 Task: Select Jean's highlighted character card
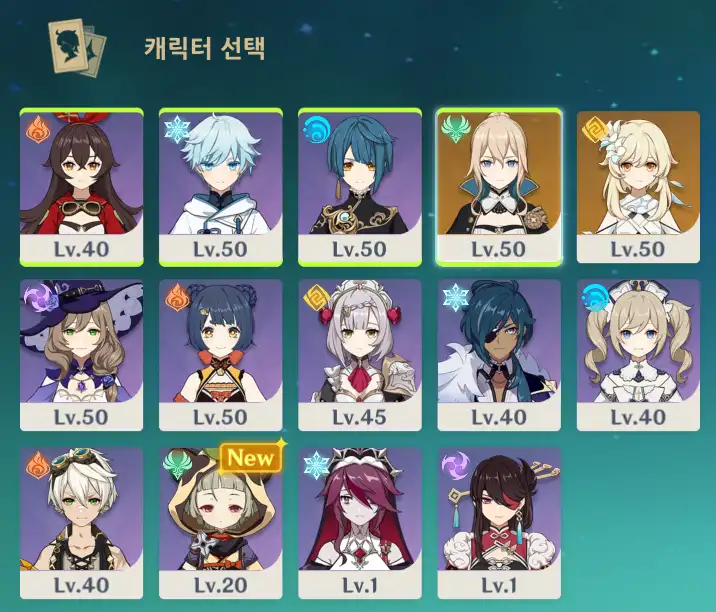click(499, 187)
